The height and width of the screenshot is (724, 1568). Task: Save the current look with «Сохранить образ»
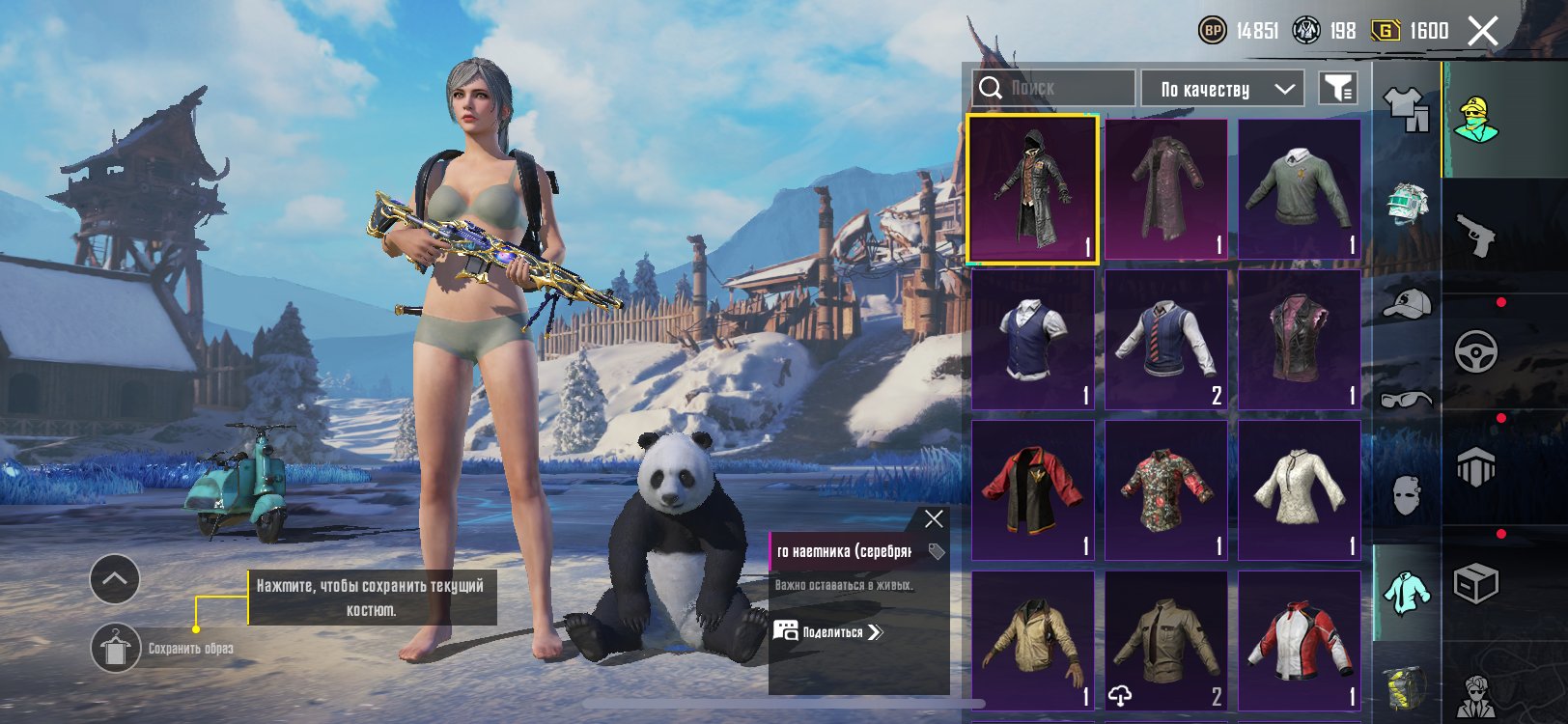pyautogui.click(x=116, y=648)
